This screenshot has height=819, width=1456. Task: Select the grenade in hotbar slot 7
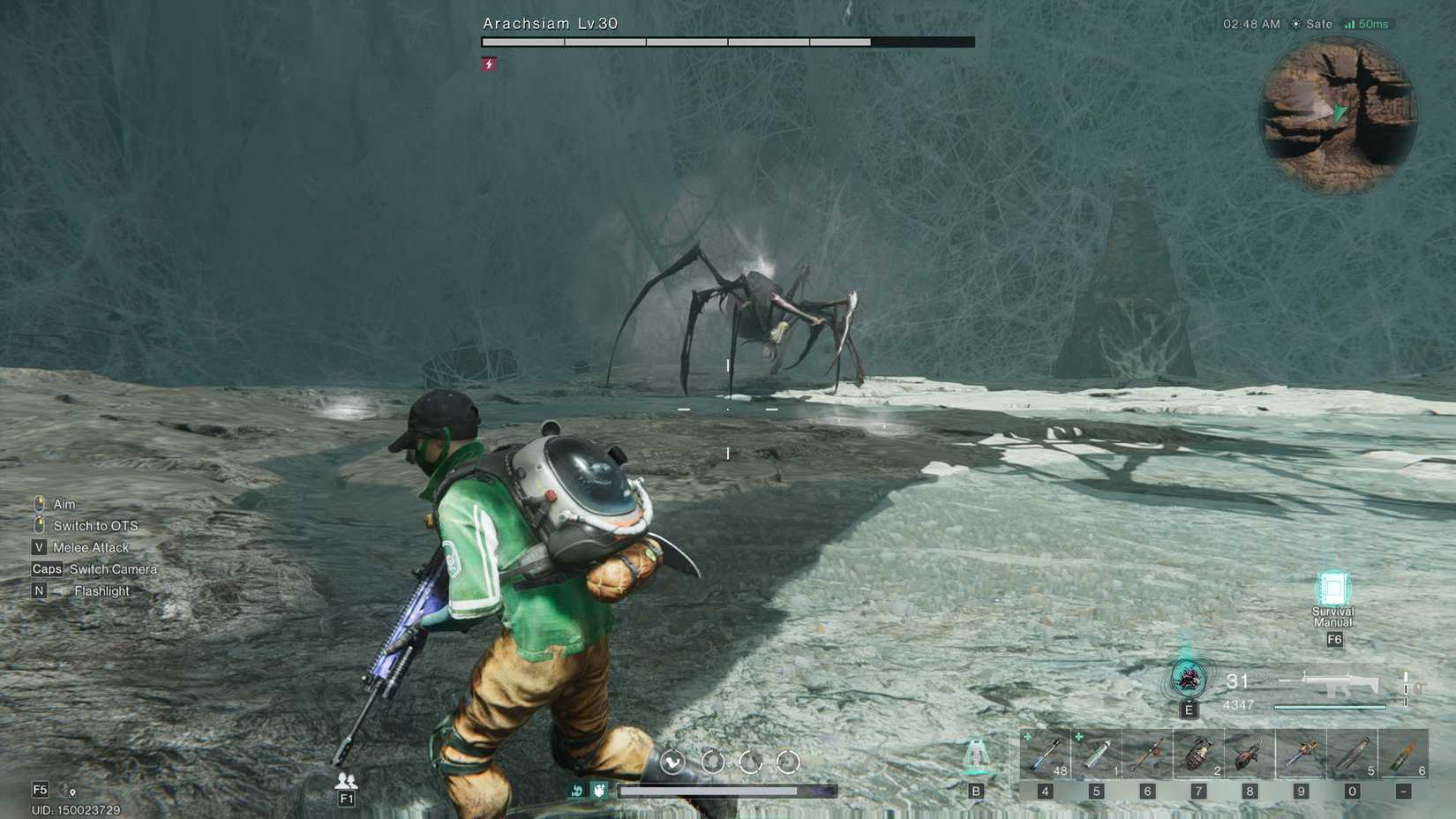coord(1196,753)
